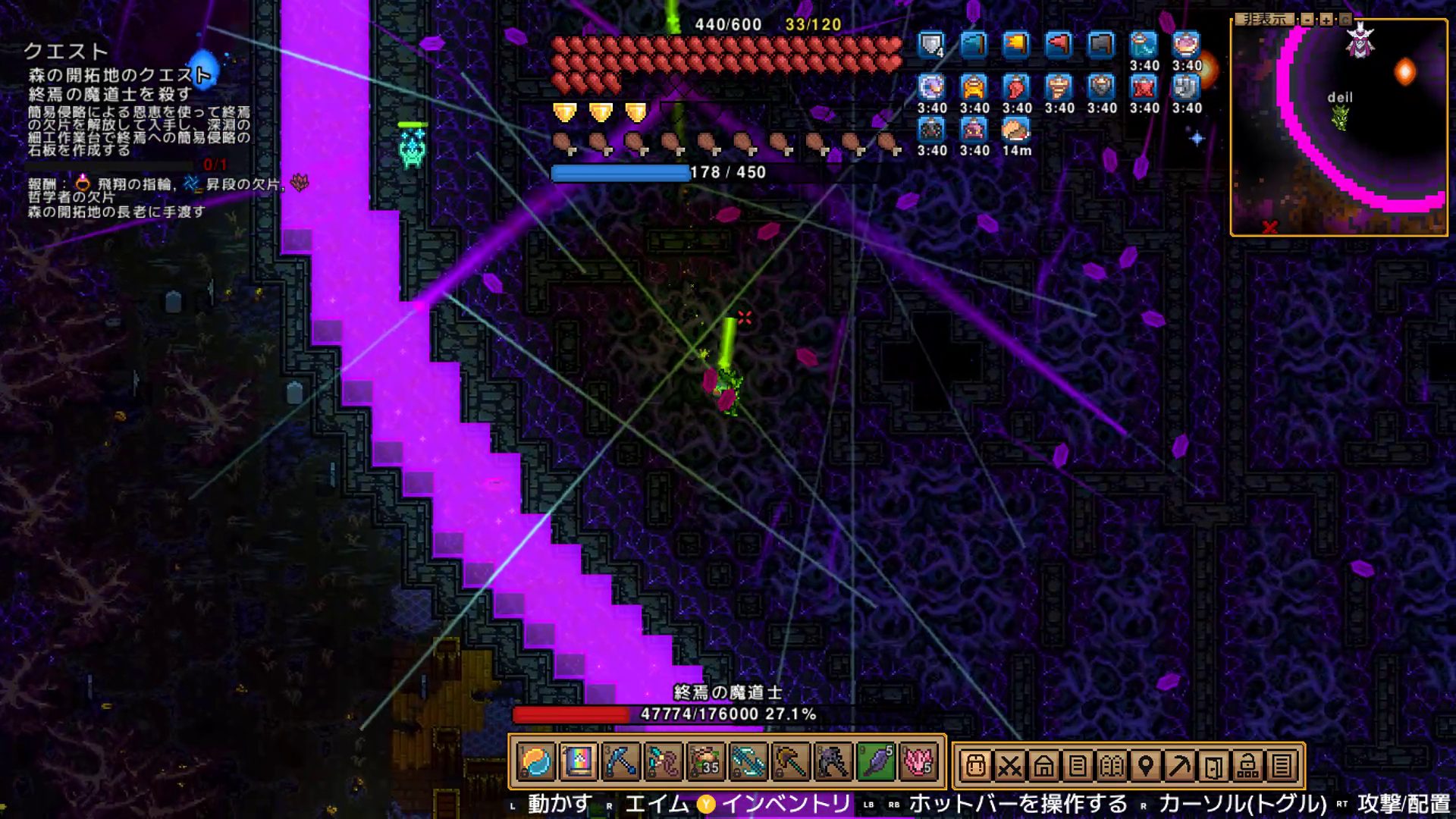Click the door icon toolbar button
The width and height of the screenshot is (1456, 819).
1213,766
